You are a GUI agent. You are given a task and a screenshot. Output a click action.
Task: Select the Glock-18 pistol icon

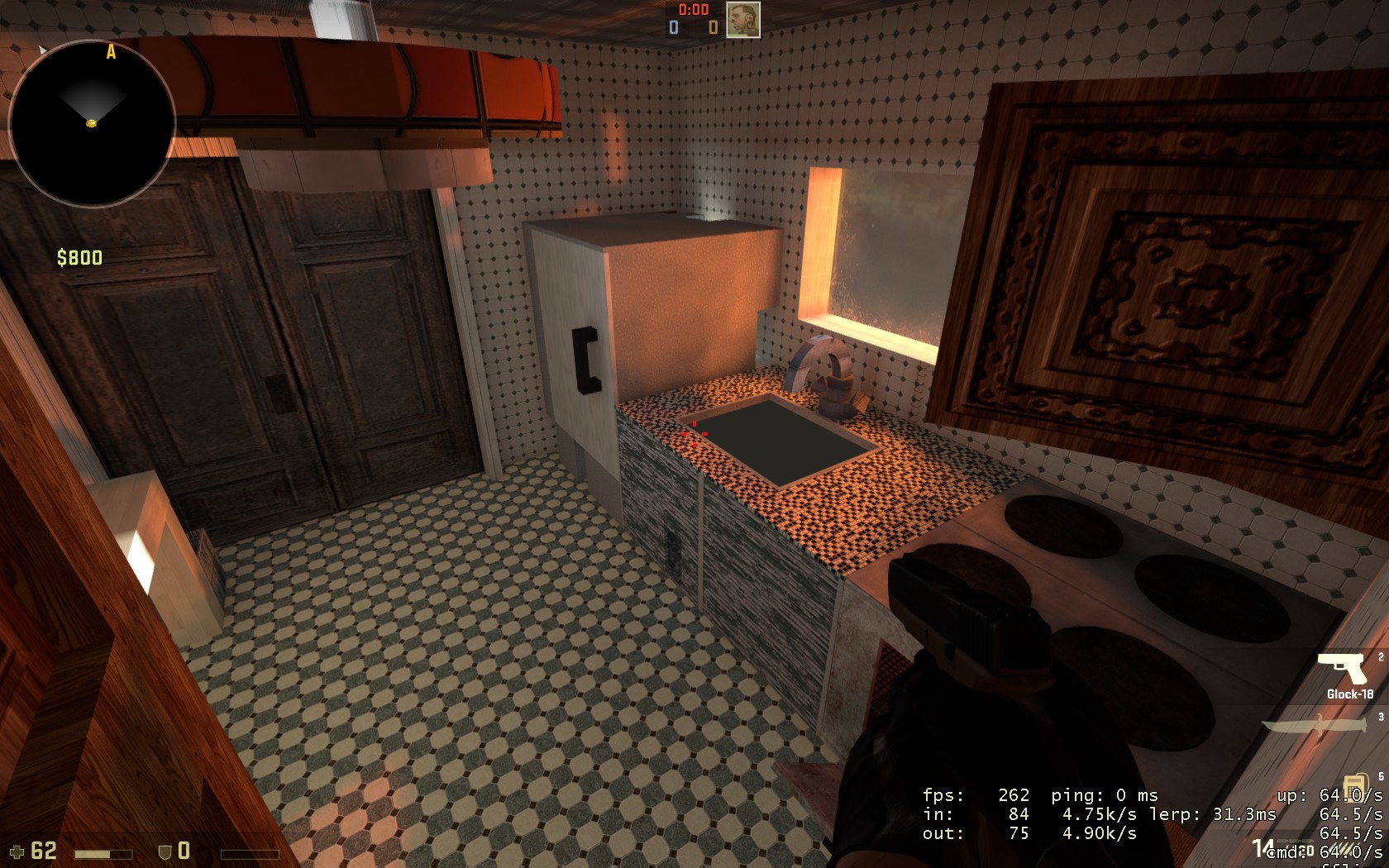(x=1344, y=668)
